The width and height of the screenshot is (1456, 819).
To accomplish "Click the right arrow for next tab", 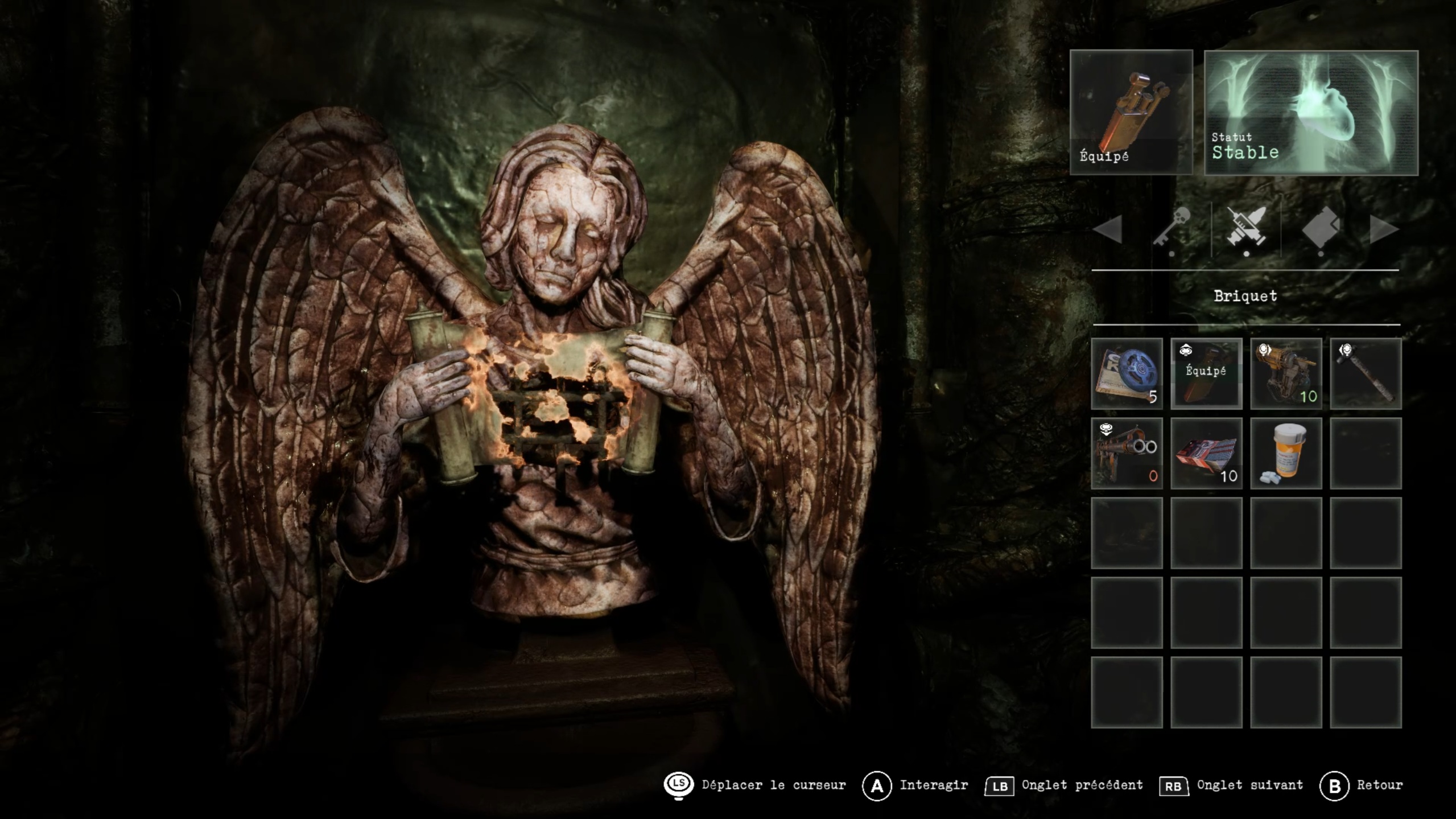I will tap(1384, 229).
